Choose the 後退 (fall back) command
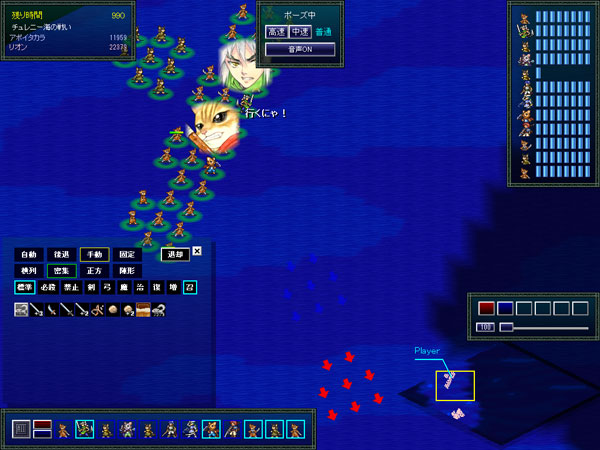The height and width of the screenshot is (450, 600). [61, 254]
